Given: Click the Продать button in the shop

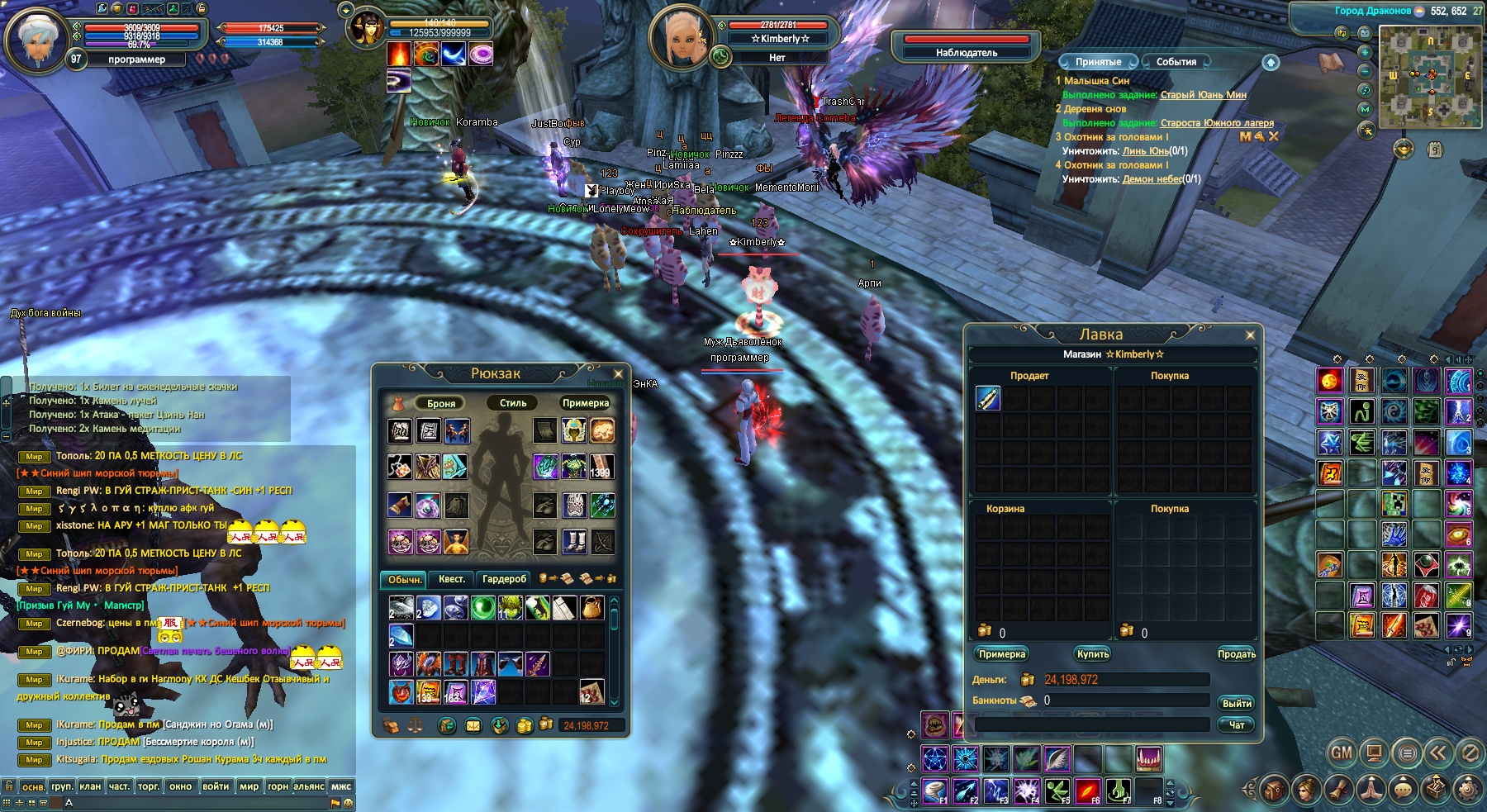Looking at the screenshot, I should (1236, 654).
